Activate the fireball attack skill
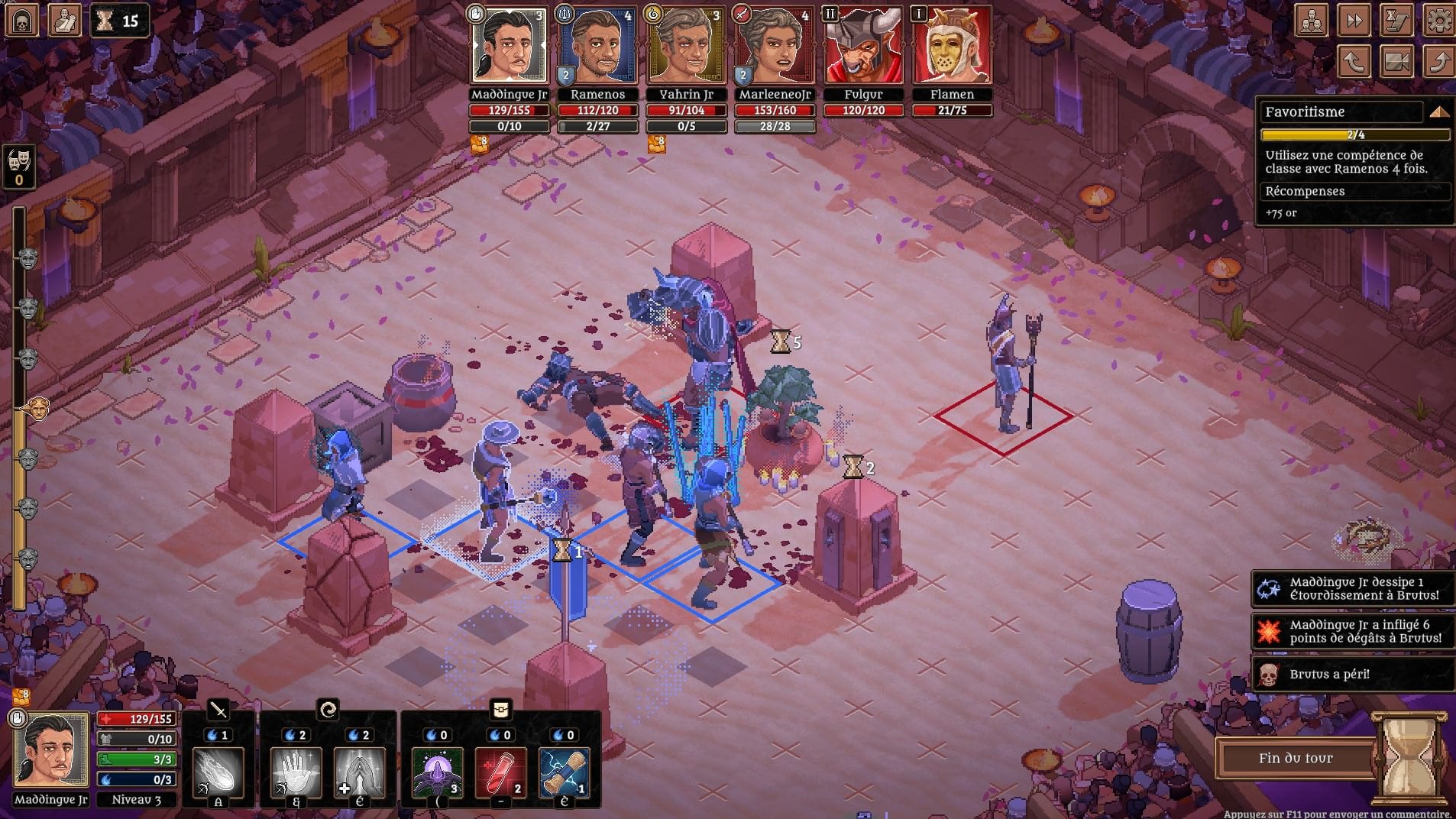Screen dimensions: 1456x819 tap(218, 772)
